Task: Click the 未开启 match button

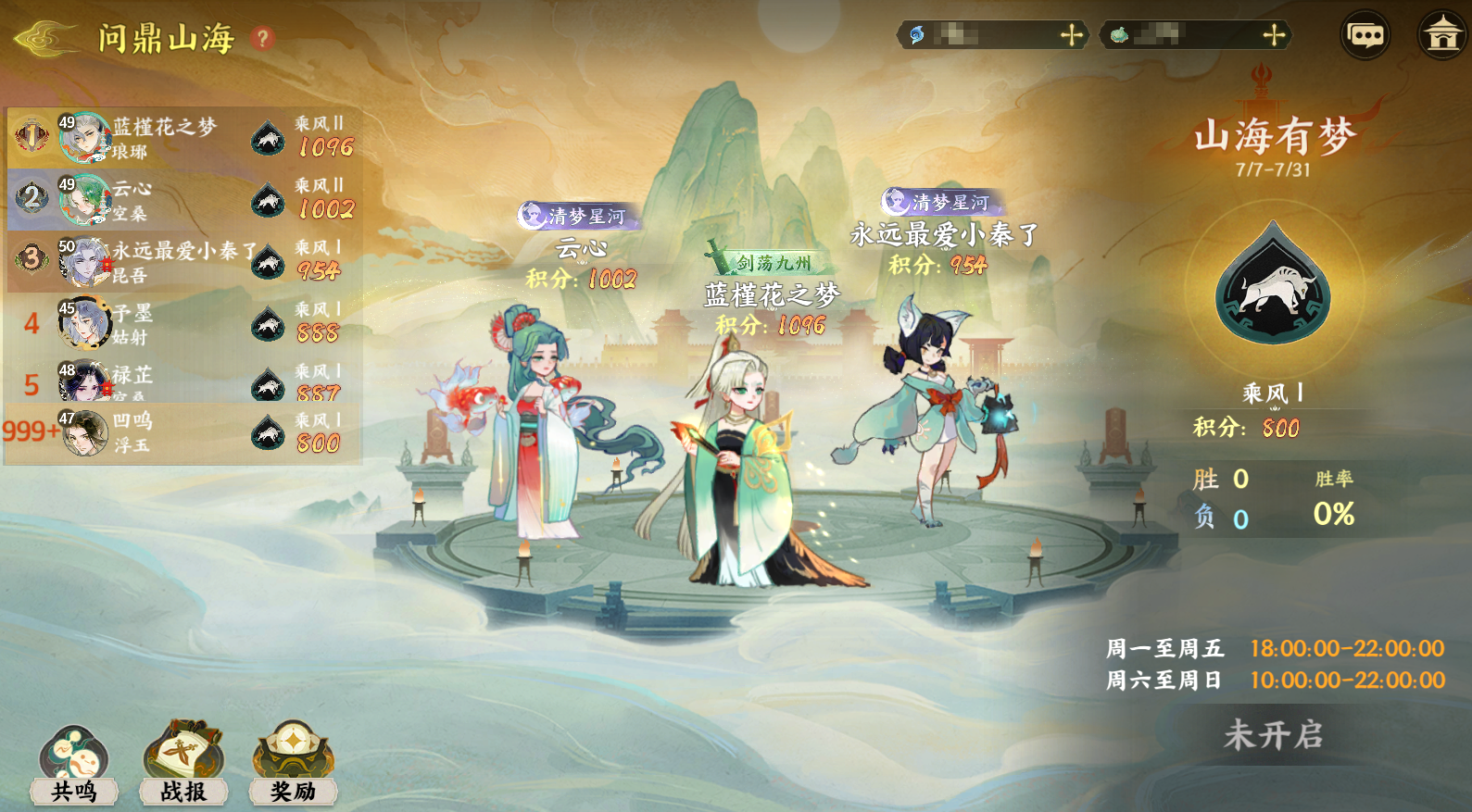Action: tap(1273, 735)
